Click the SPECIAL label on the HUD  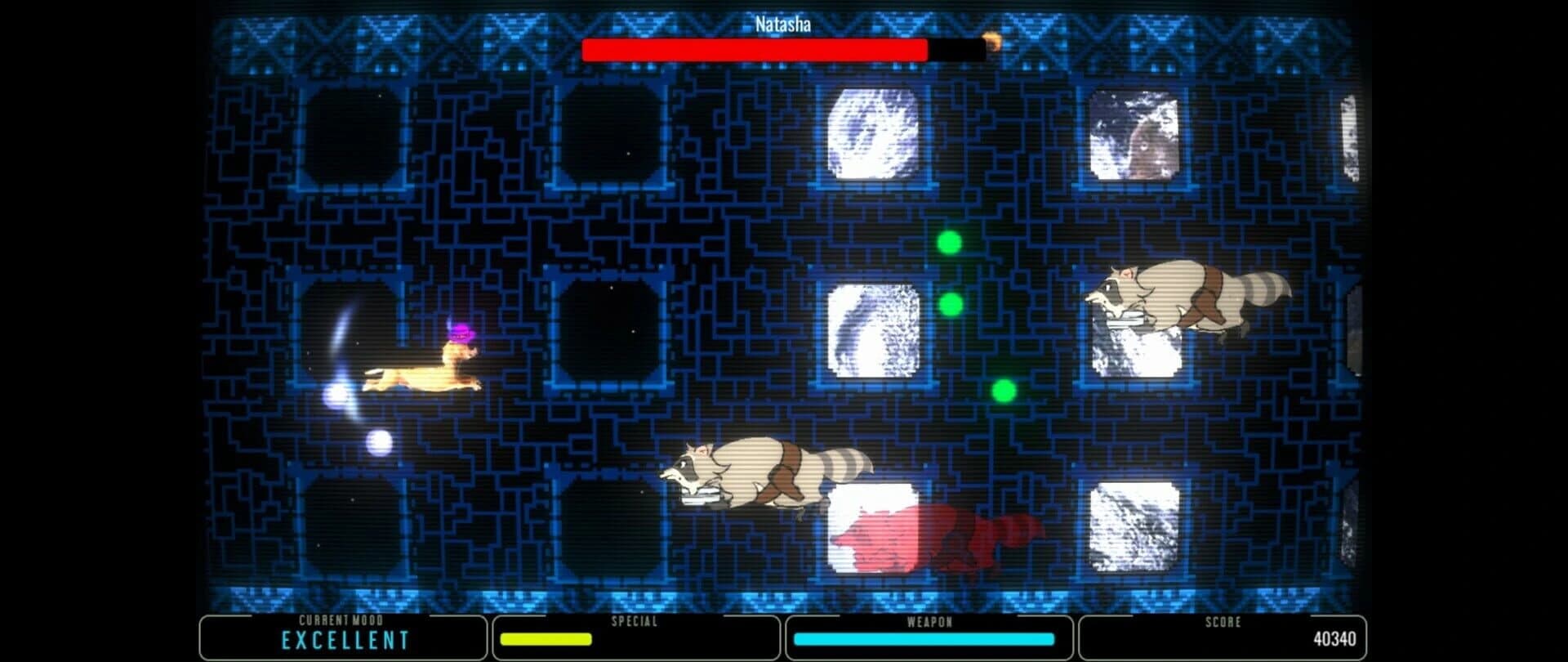[634, 621]
